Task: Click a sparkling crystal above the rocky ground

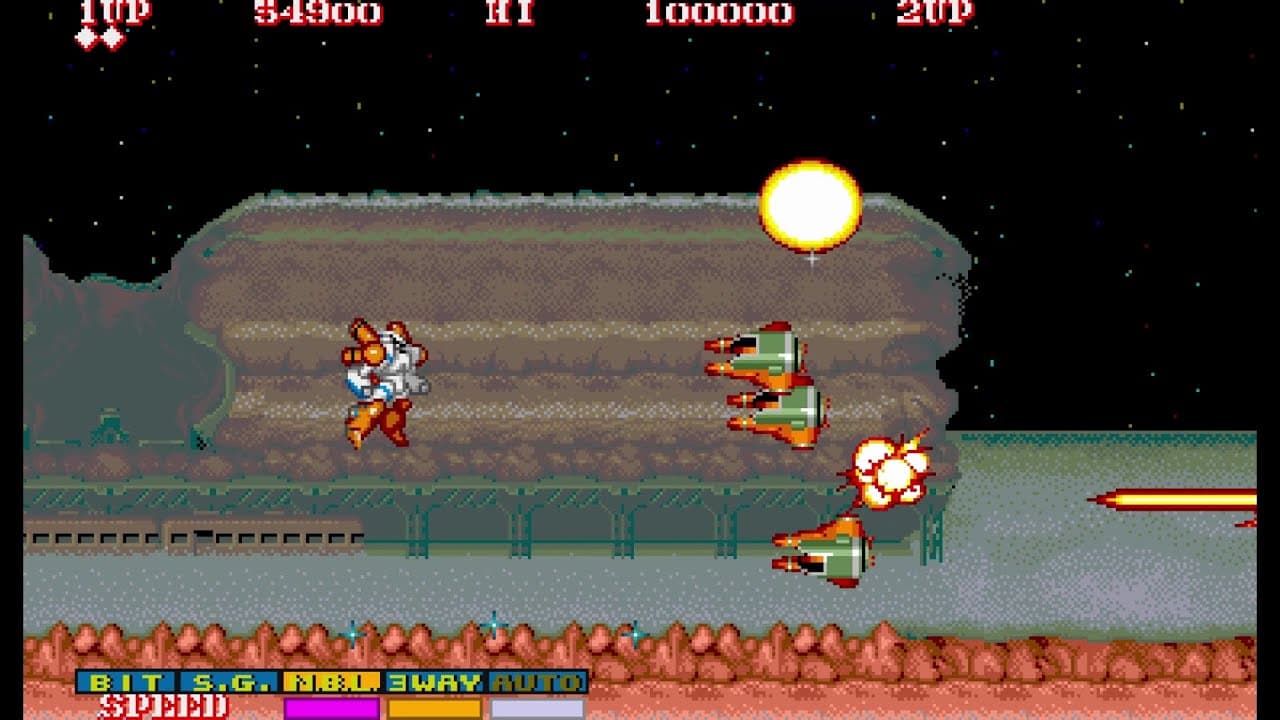Action: point(490,627)
